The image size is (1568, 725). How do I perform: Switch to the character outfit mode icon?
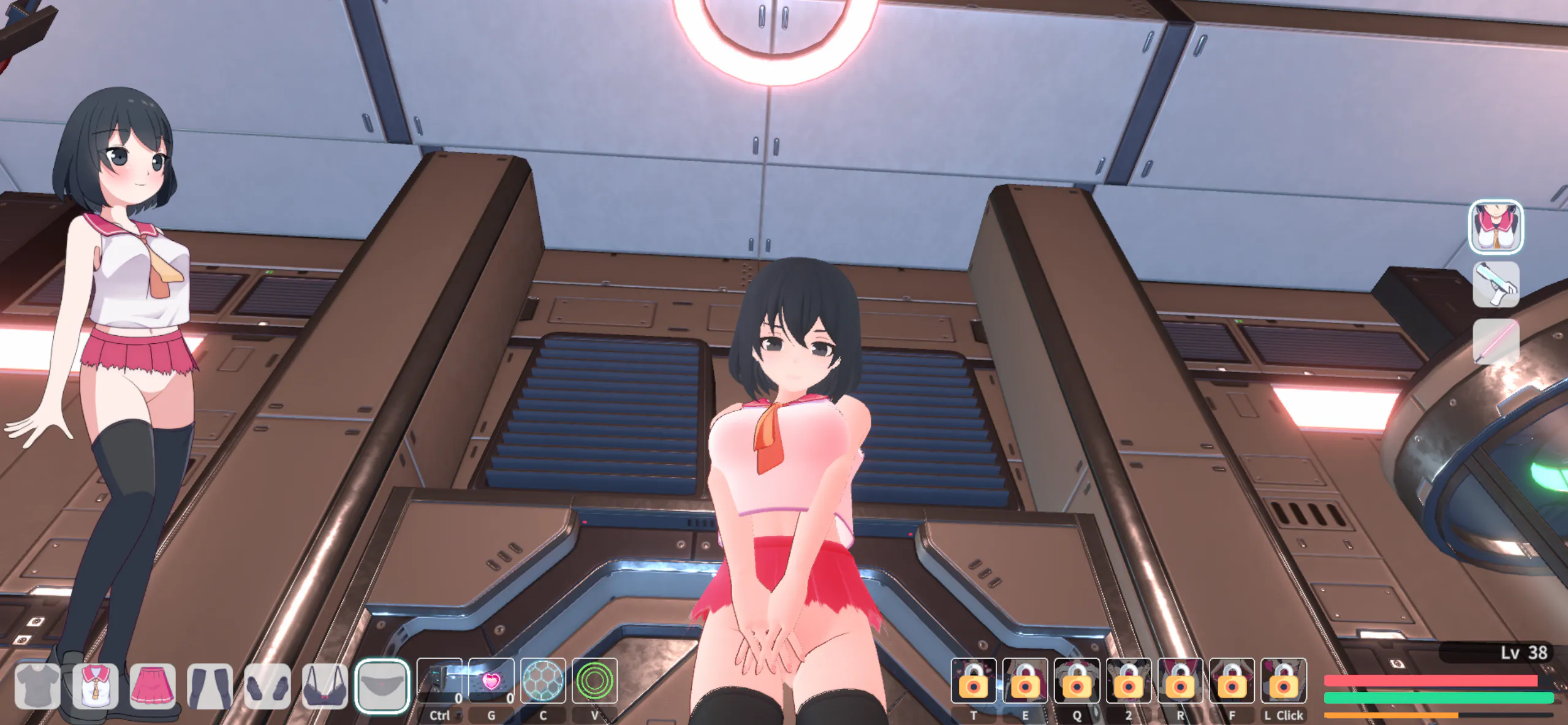(x=1496, y=227)
